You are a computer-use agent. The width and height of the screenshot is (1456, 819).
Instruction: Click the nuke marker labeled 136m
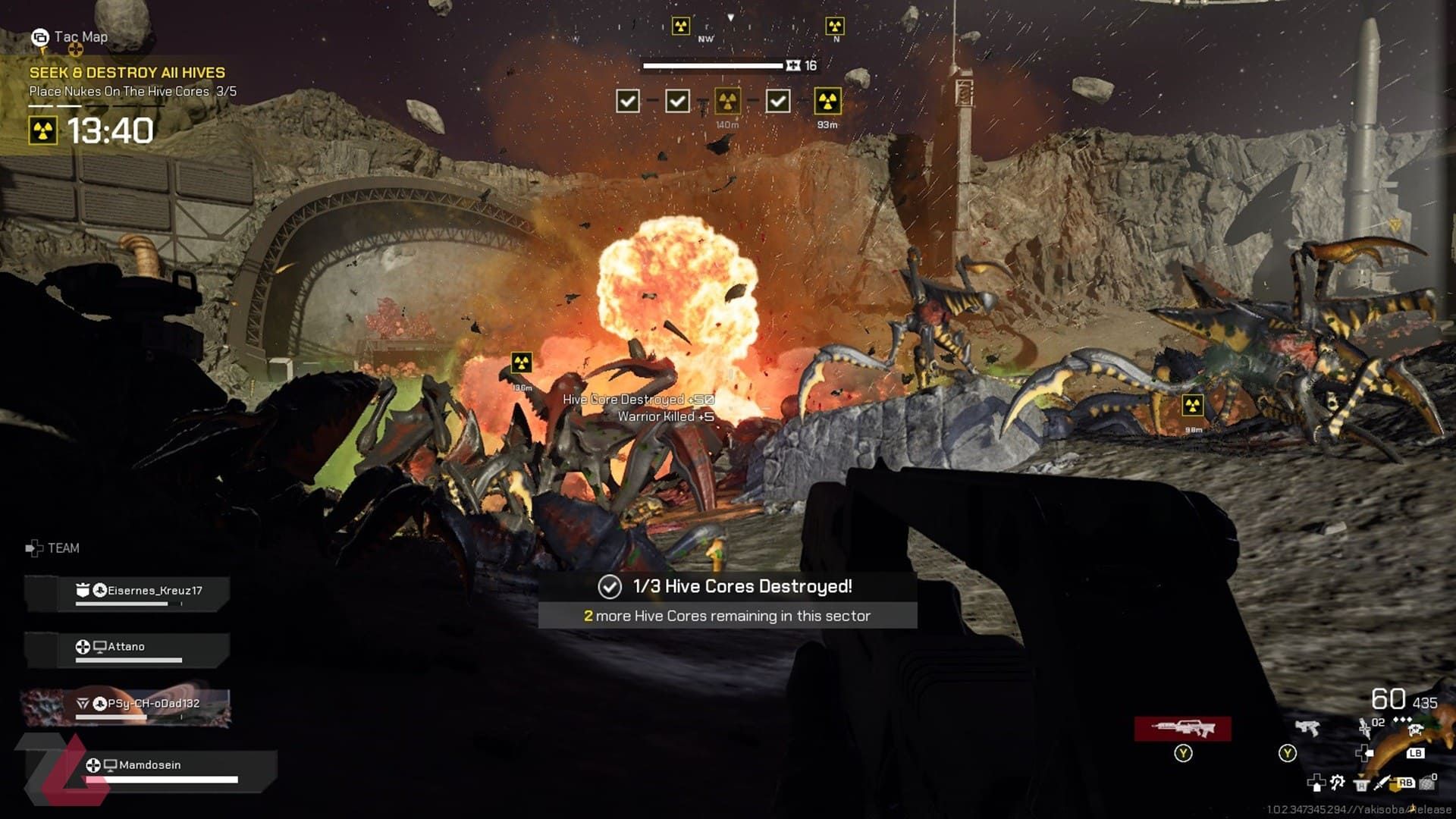[x=521, y=362]
